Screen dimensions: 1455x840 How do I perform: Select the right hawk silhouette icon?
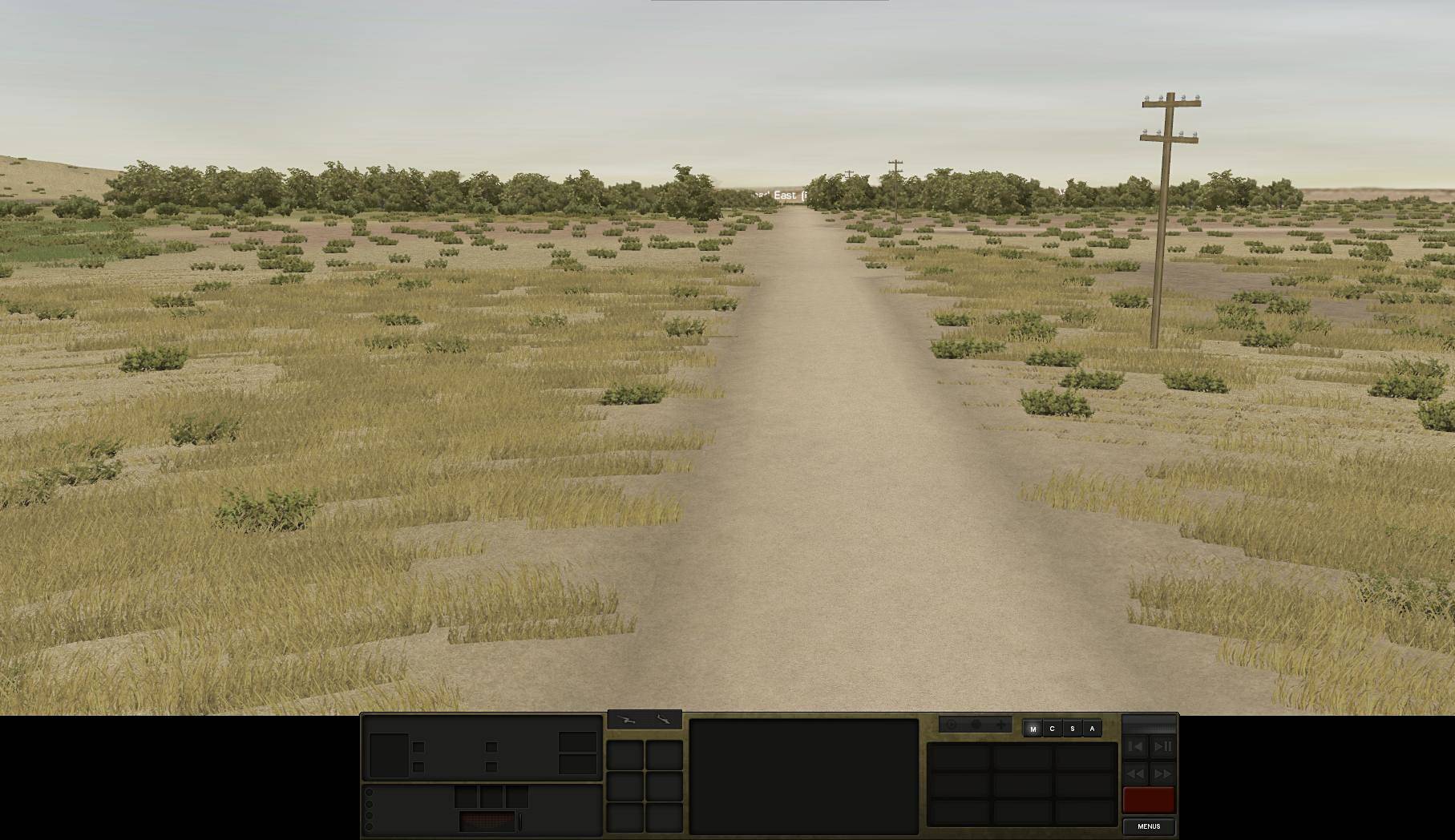pyautogui.click(x=664, y=720)
